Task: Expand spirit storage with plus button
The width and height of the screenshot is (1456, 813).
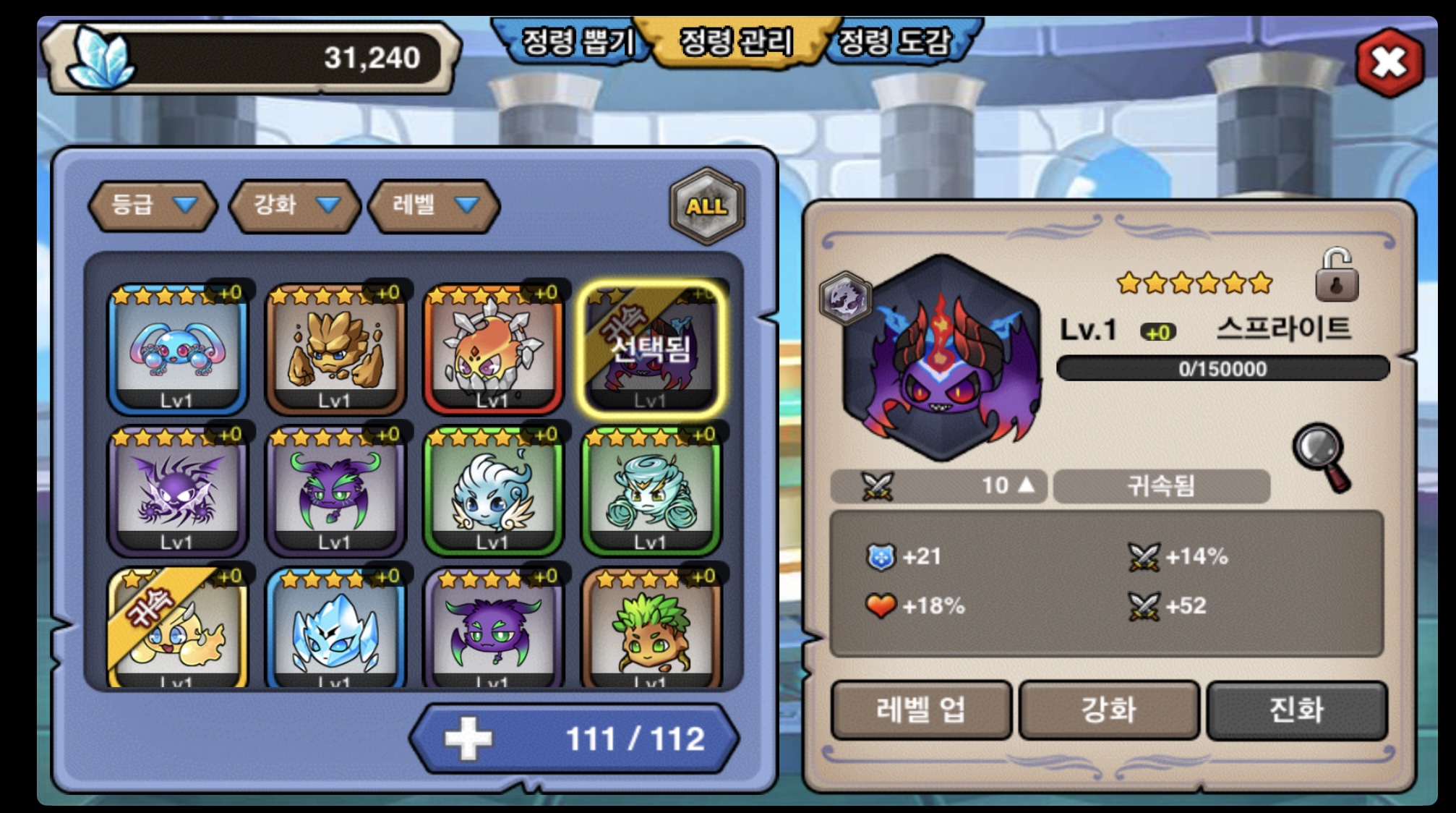Action: pyautogui.click(x=468, y=738)
